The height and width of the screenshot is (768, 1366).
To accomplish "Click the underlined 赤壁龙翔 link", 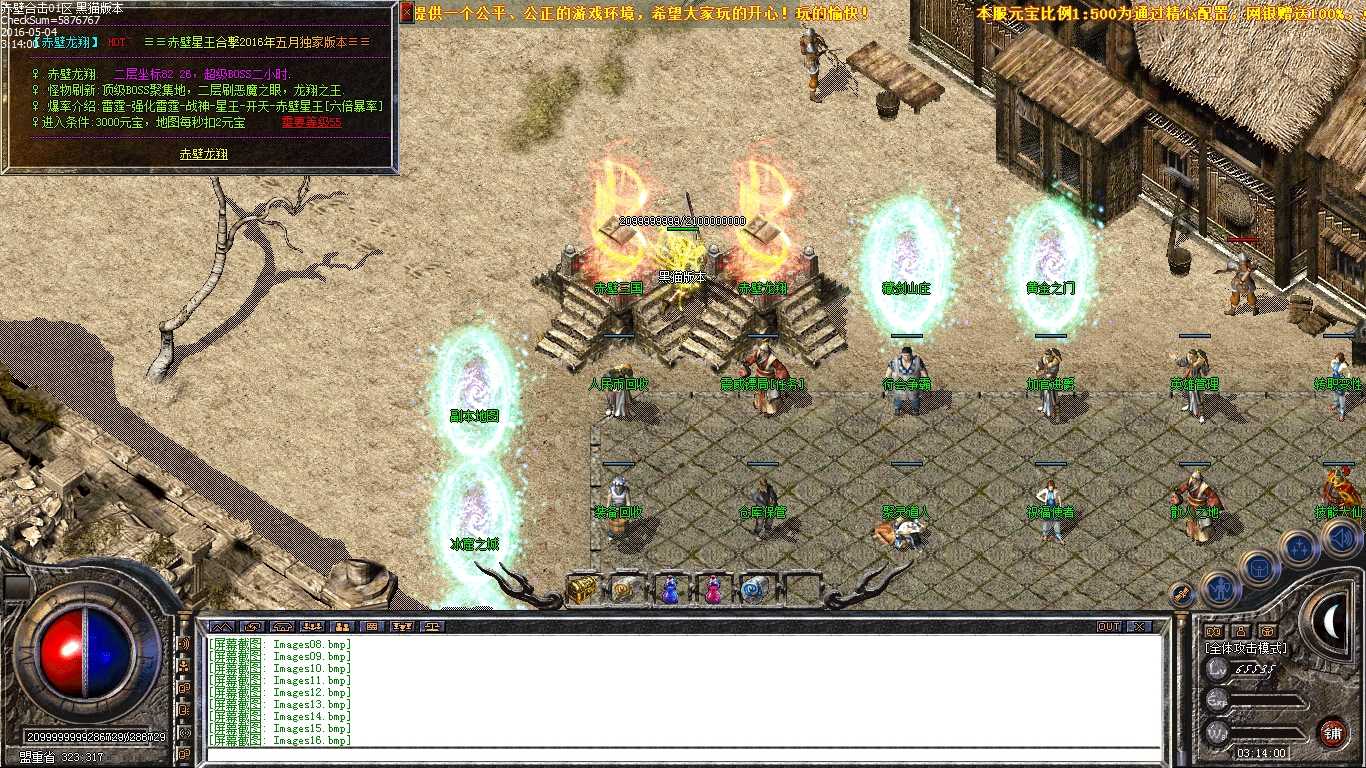I will 205,155.
